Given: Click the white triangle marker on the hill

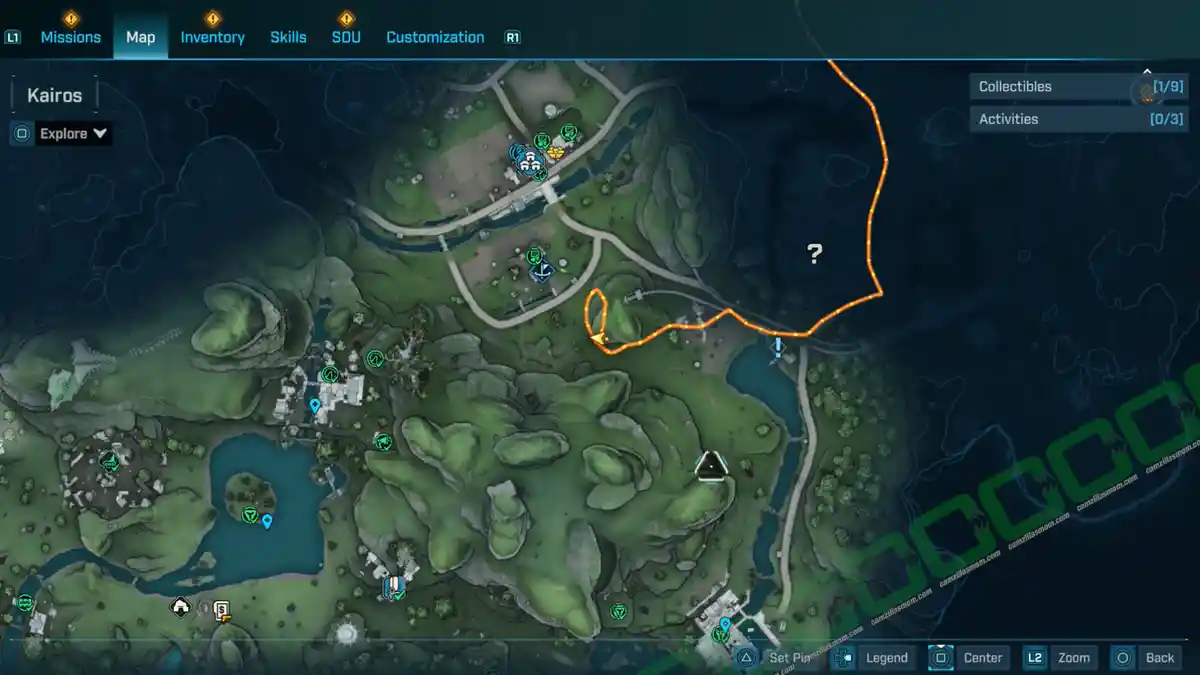Looking at the screenshot, I should pyautogui.click(x=710, y=464).
